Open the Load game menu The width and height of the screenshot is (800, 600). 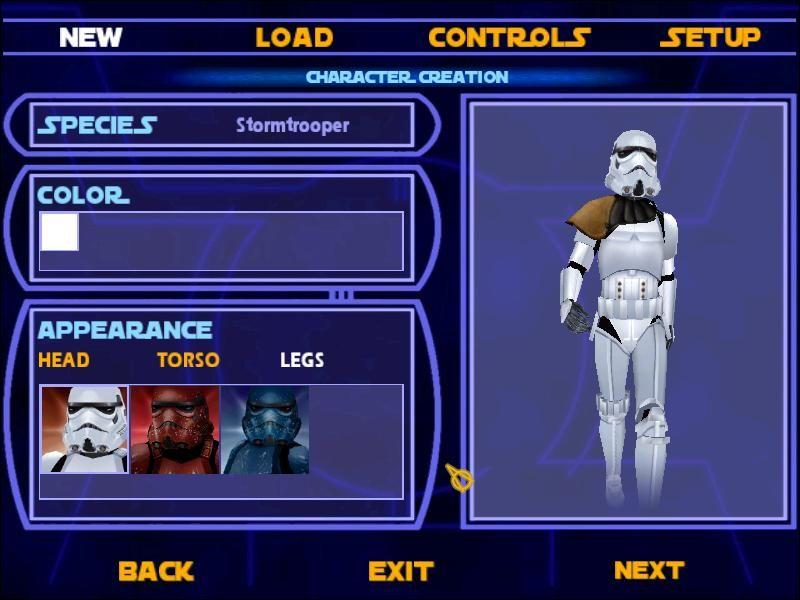(x=293, y=38)
